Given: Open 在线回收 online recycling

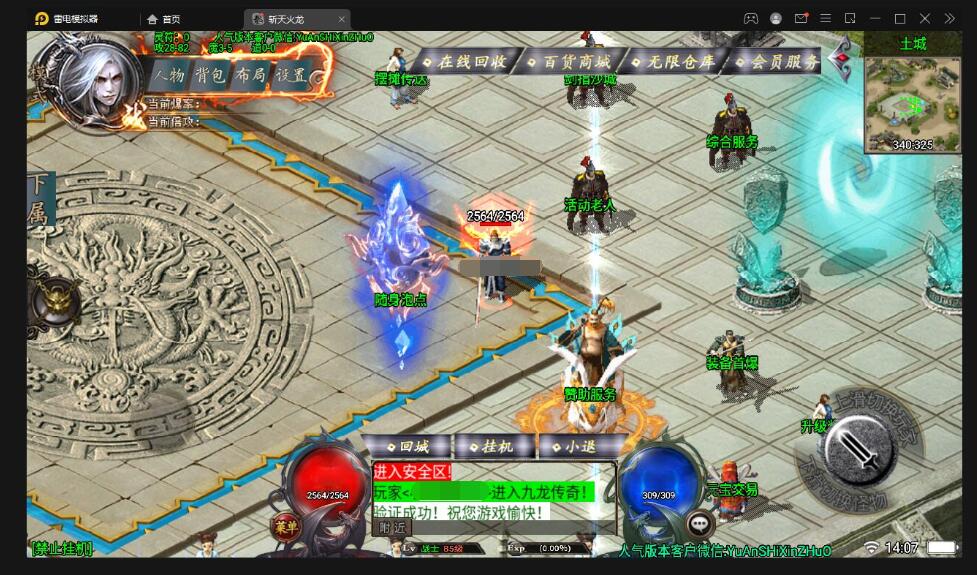Looking at the screenshot, I should [465, 61].
